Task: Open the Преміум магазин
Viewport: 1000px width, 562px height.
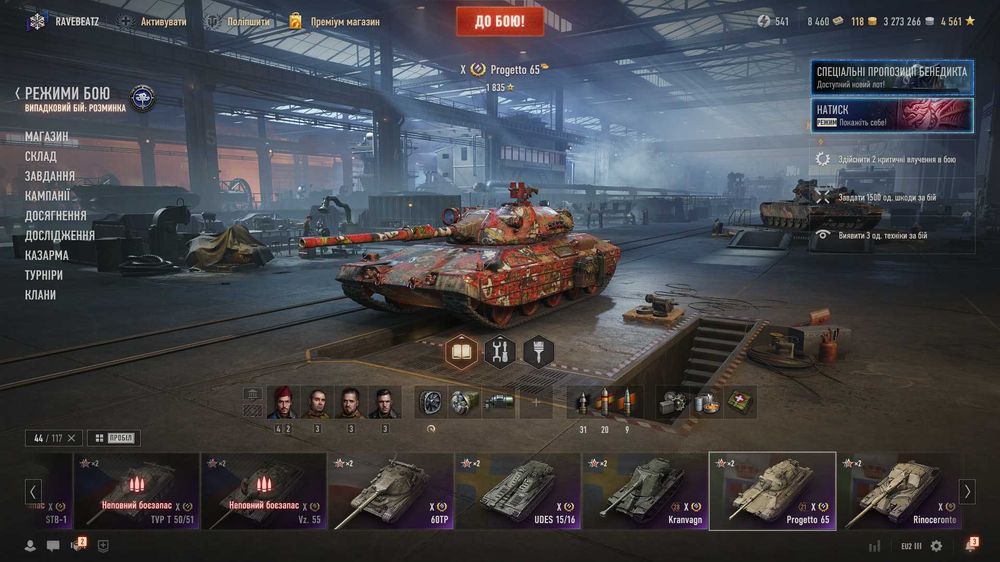Action: pos(335,21)
